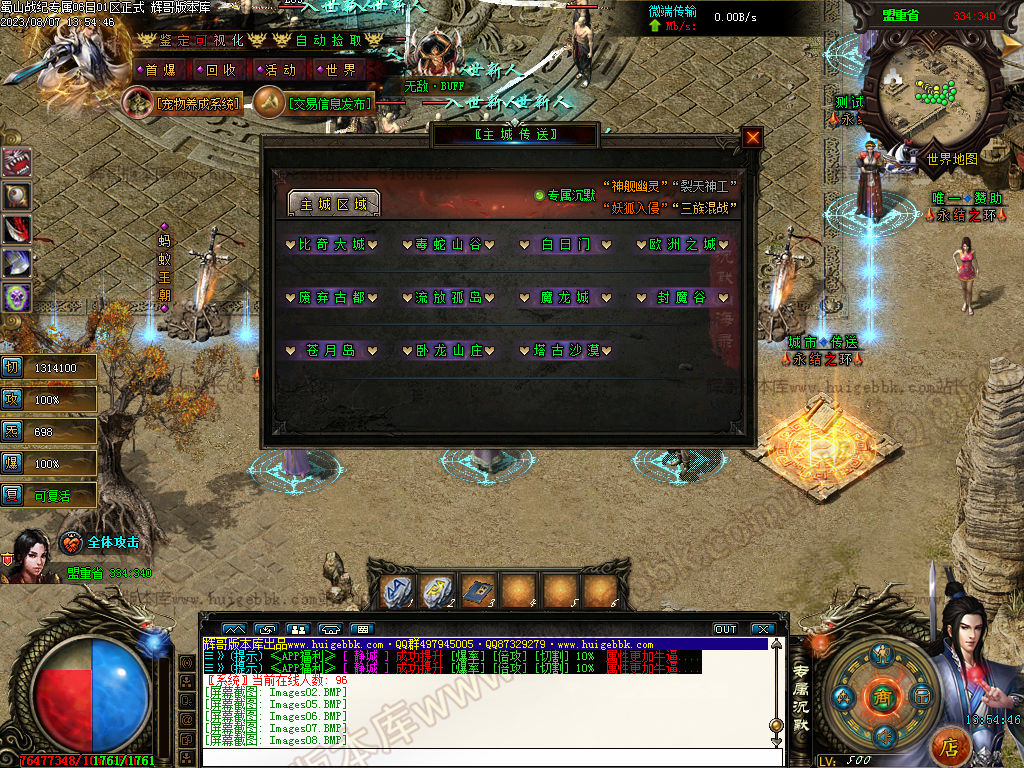This screenshot has width=1024, height=768.
Task: Choose the 封魔谷 teleport entry
Action: click(684, 297)
